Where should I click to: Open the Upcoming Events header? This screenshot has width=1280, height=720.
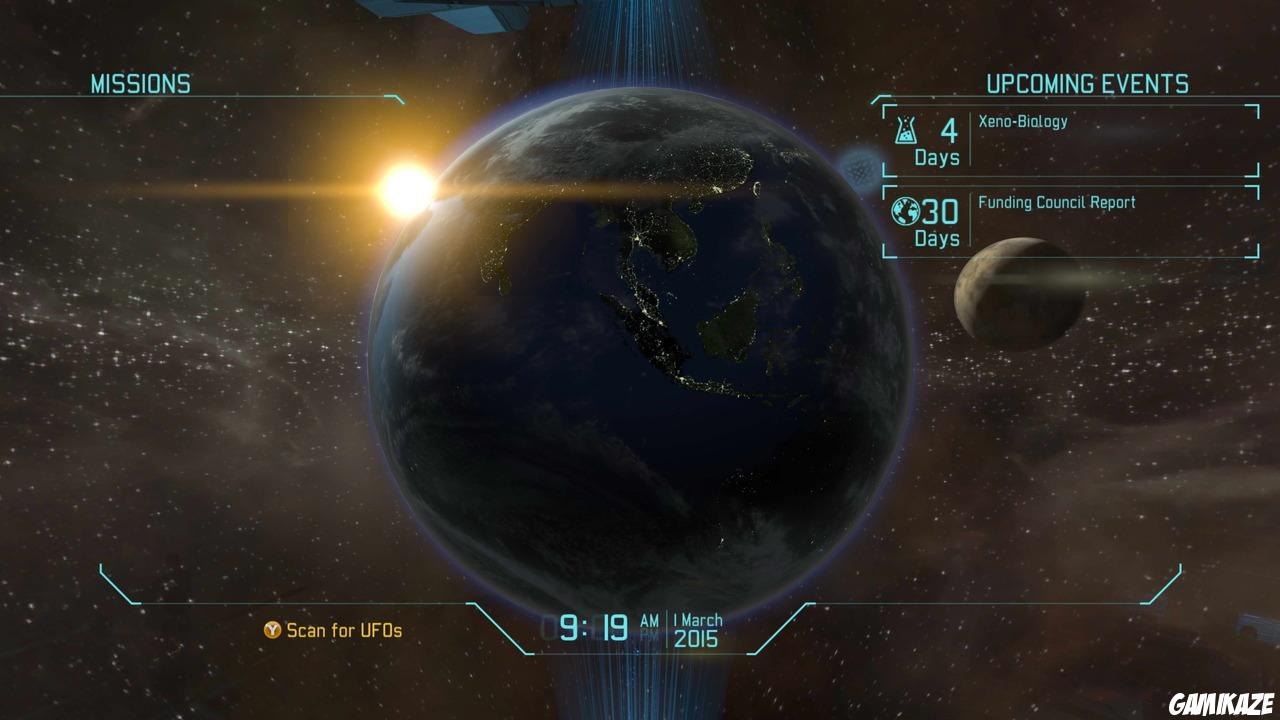[1088, 84]
